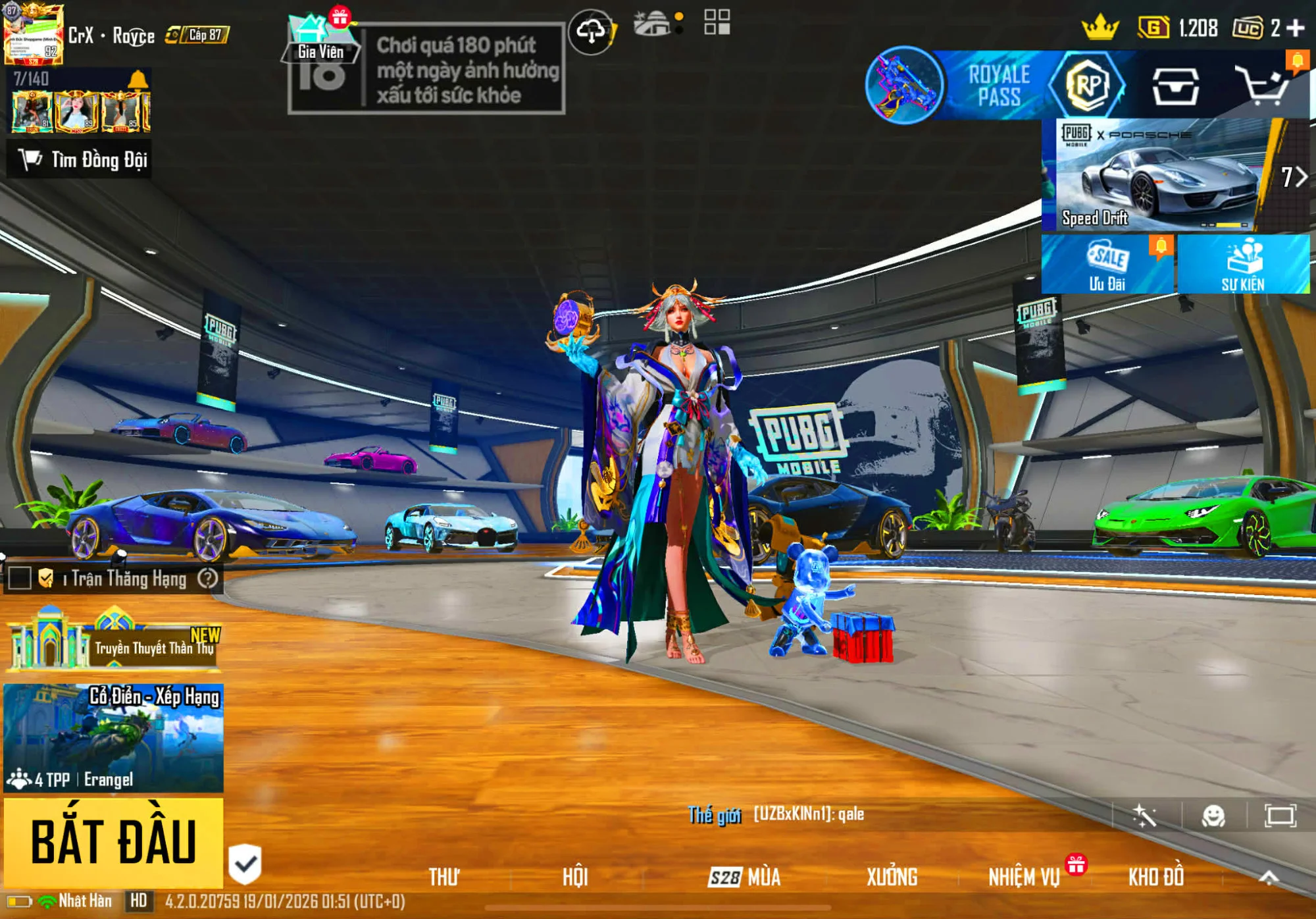Add UC with the plus button
The width and height of the screenshot is (1316, 919).
click(1296, 28)
